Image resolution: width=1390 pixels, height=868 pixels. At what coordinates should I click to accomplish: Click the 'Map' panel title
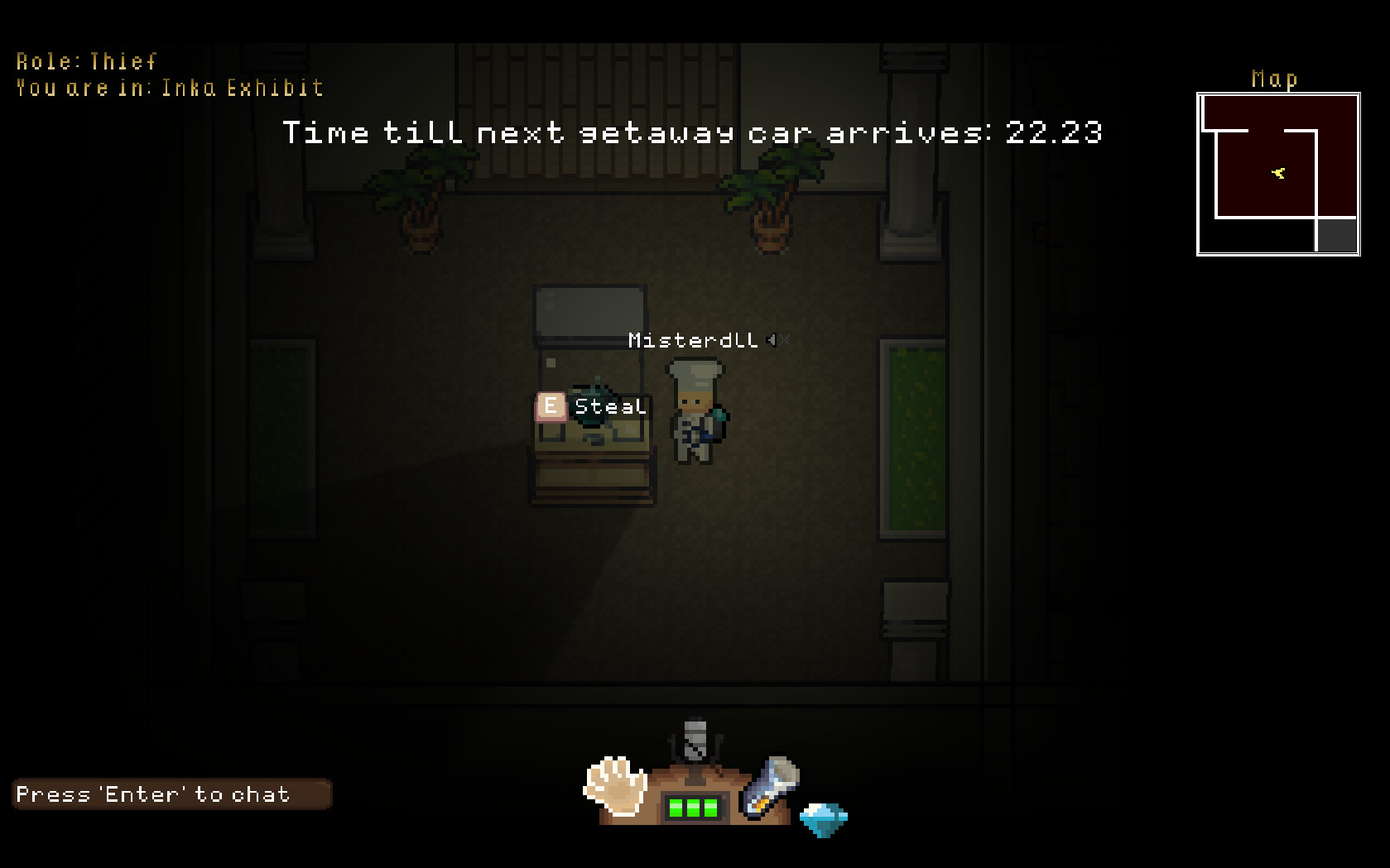[1273, 79]
